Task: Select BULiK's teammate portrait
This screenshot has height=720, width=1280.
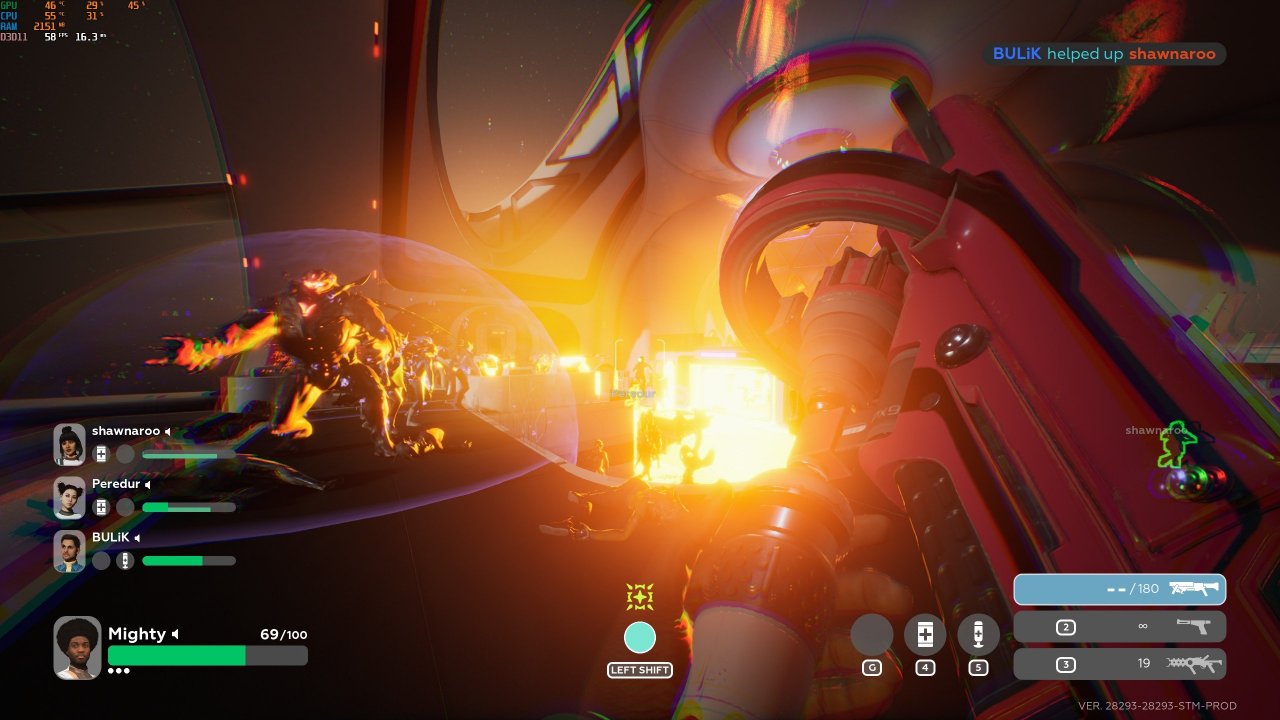Action: click(69, 551)
